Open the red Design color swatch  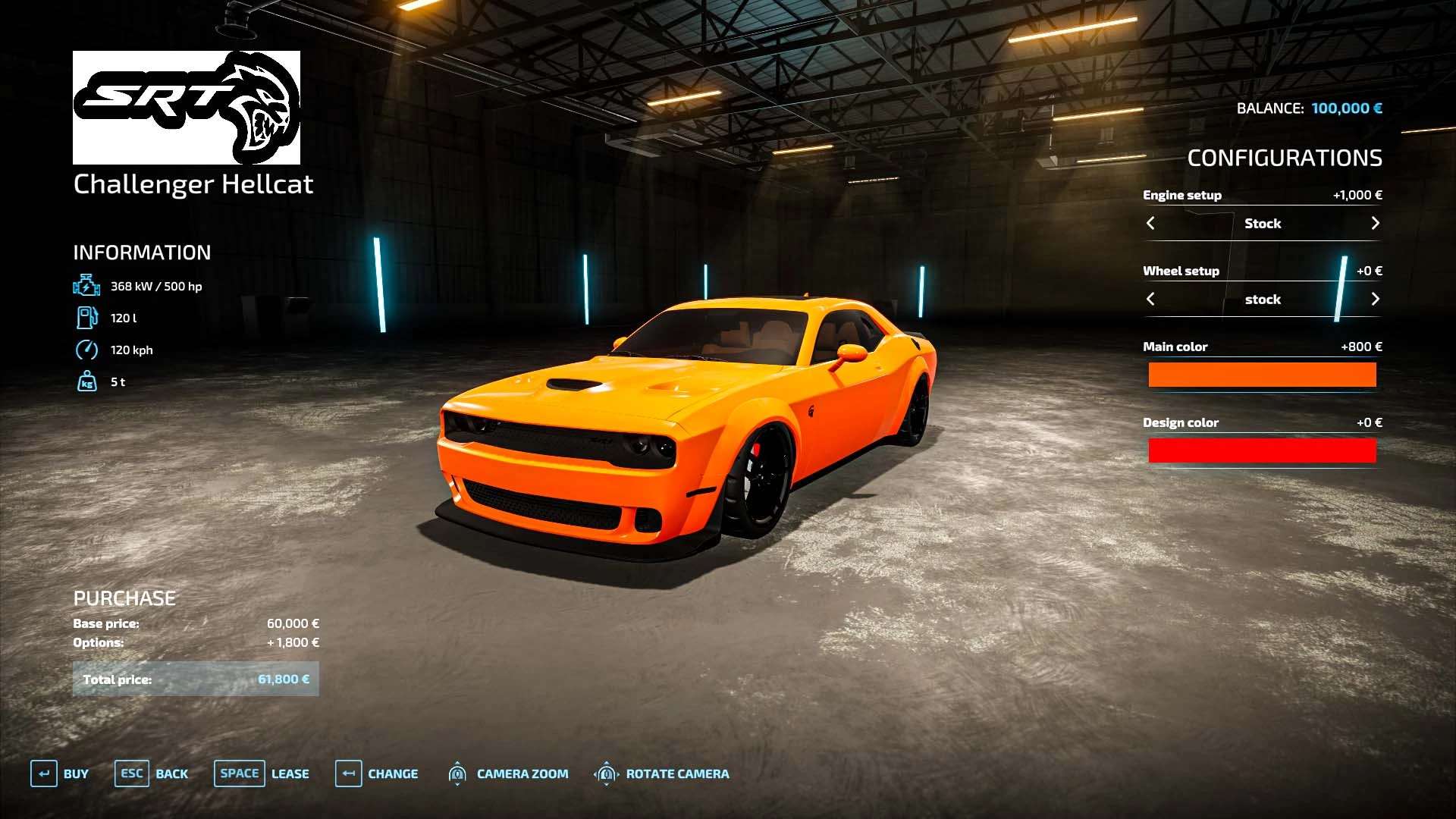point(1262,450)
